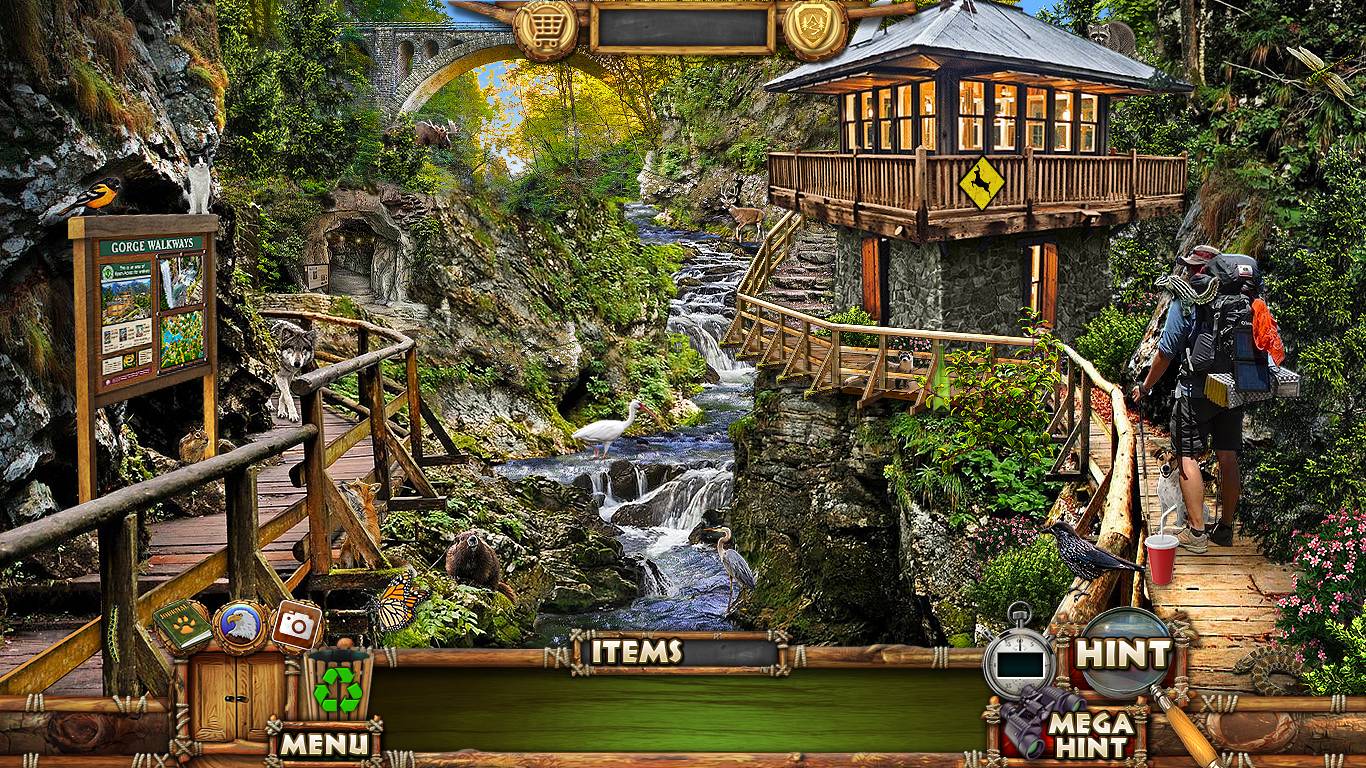
Task: Click the green recycle bin
Action: click(x=338, y=684)
